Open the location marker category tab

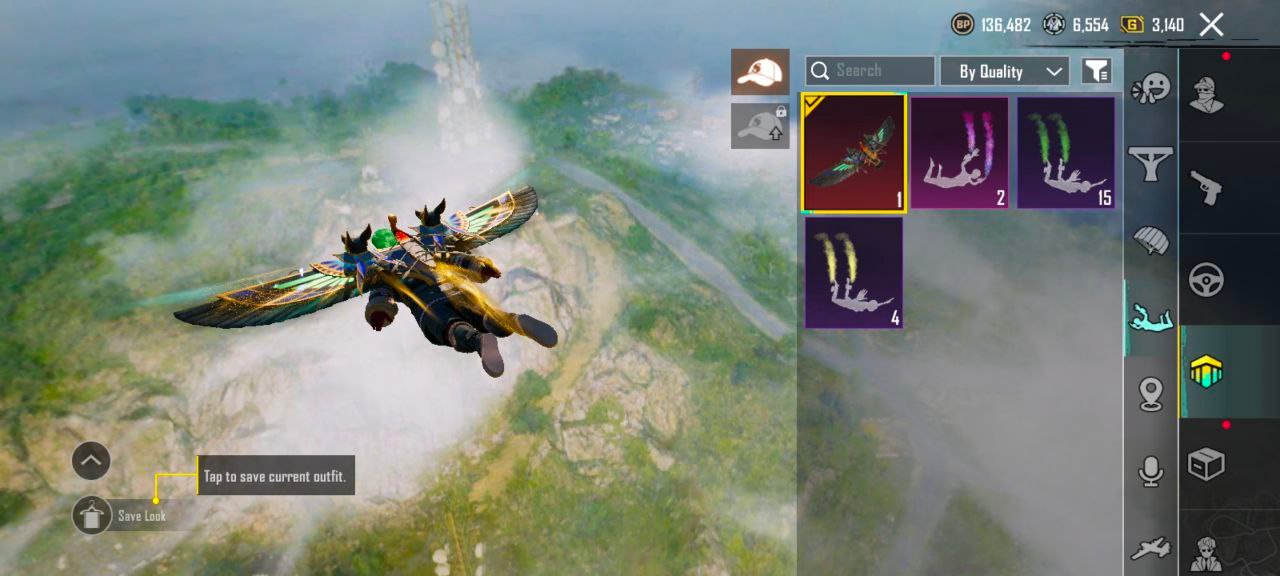click(x=1151, y=394)
